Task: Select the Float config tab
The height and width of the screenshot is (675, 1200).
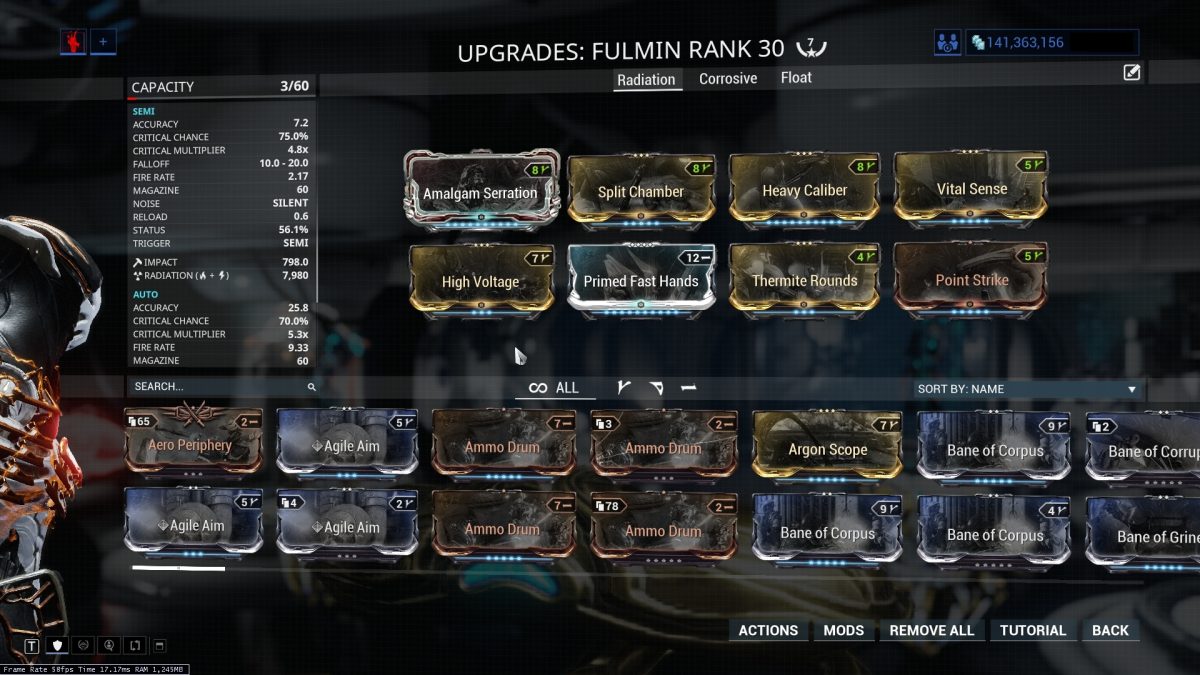Action: coord(796,78)
